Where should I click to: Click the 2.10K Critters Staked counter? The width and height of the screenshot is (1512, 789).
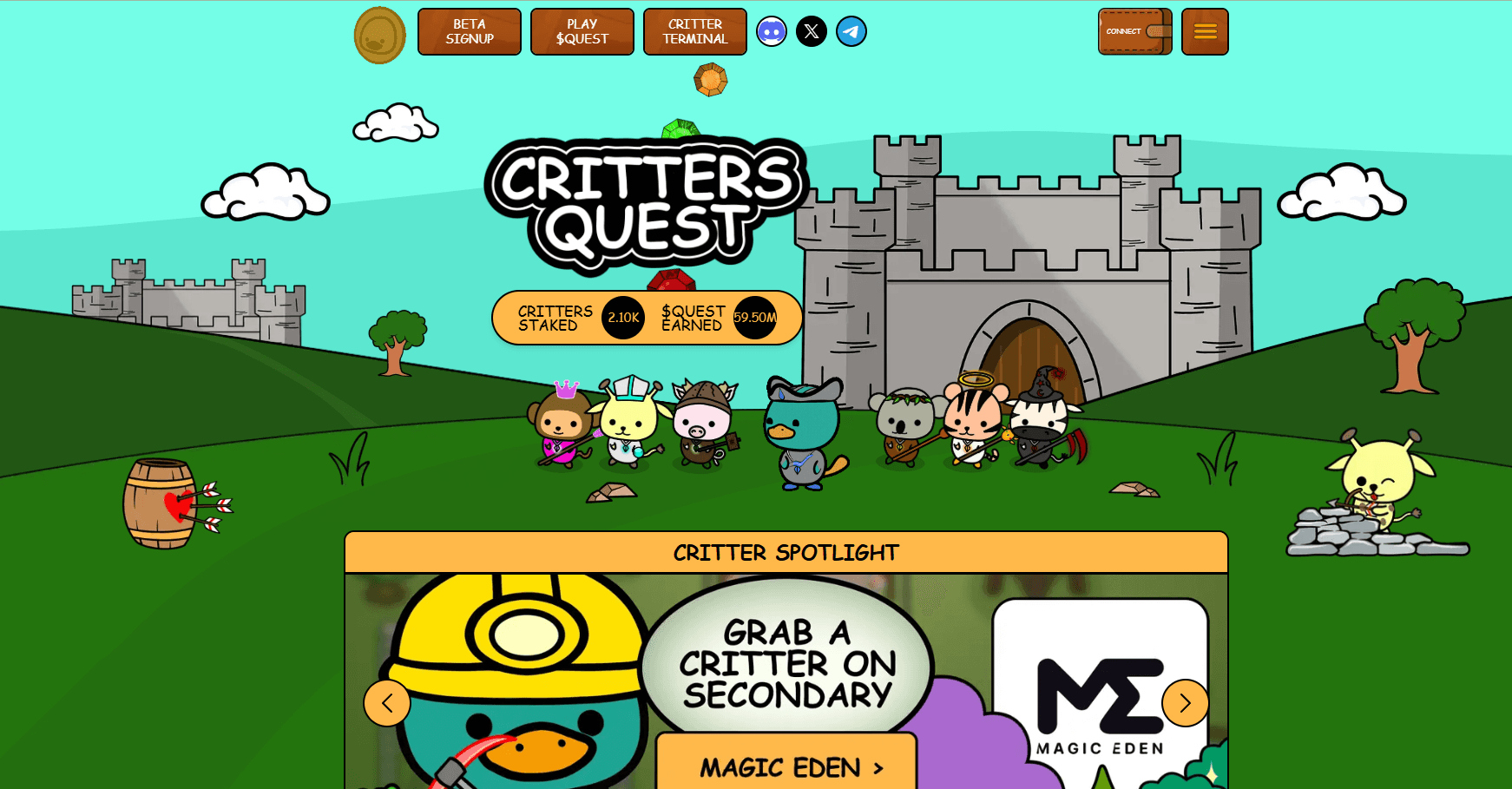pyautogui.click(x=622, y=318)
